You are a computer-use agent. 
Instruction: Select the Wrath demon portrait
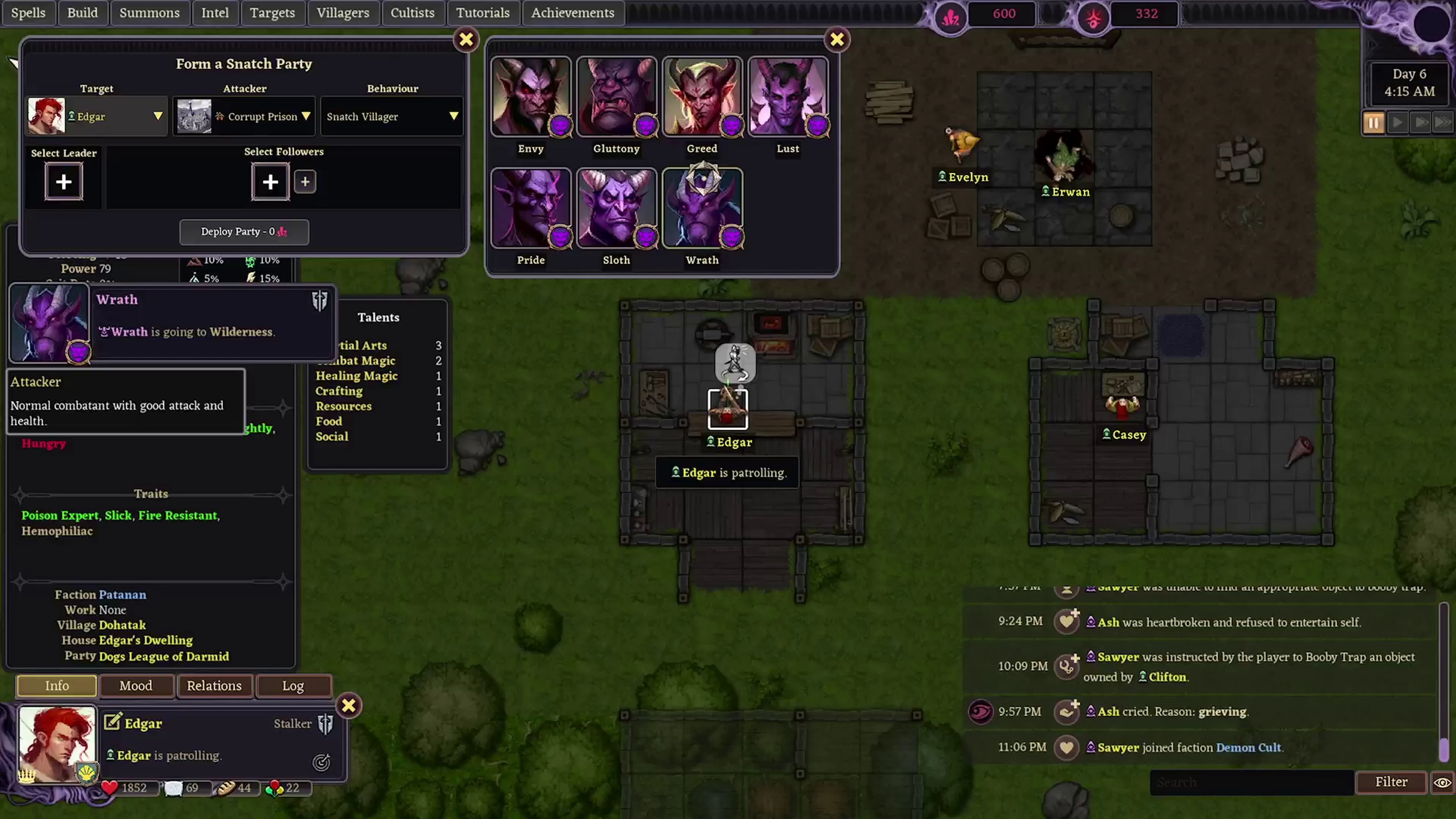702,207
